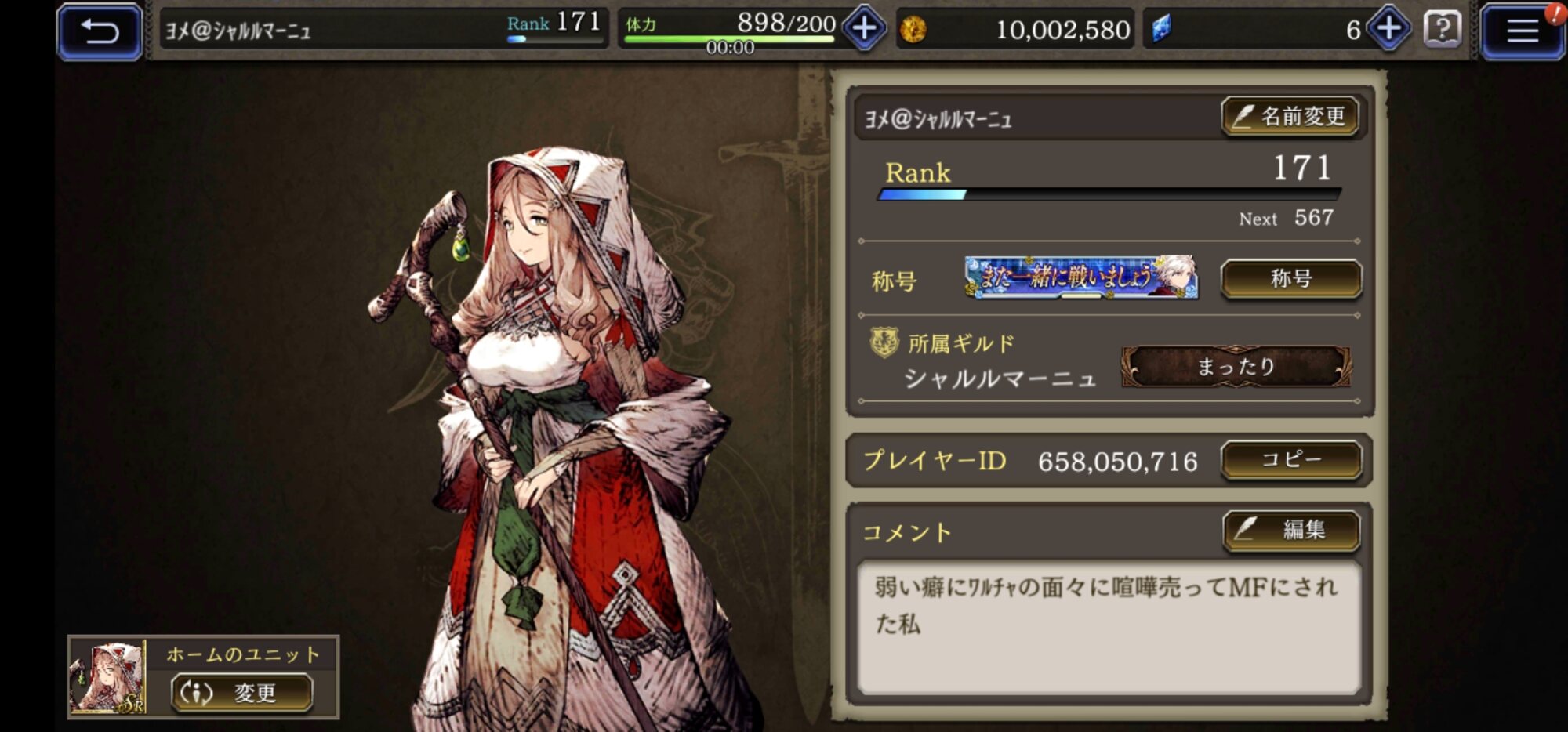Click the comment text box
Viewport: 1568px width, 732px height.
[x=1108, y=626]
